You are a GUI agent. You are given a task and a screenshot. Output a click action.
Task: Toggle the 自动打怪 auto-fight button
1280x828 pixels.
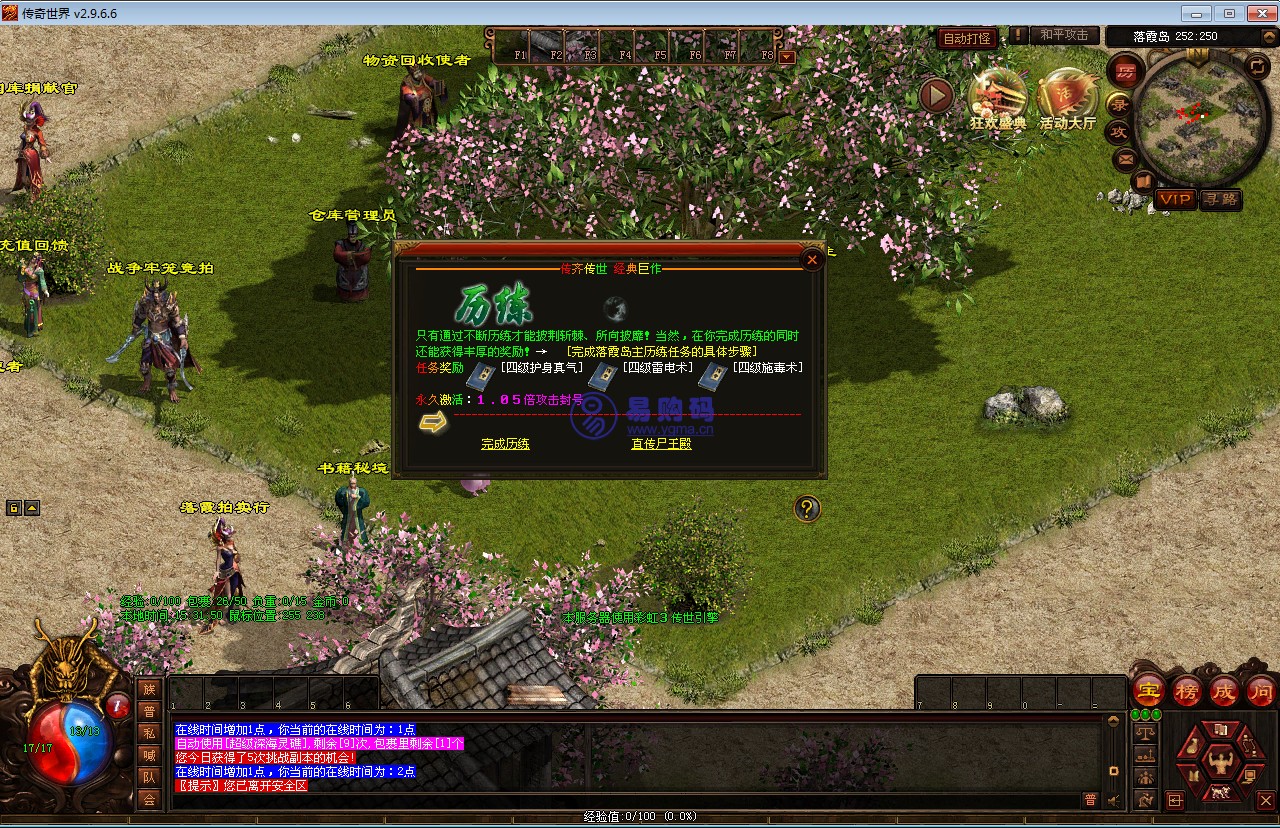tap(967, 38)
